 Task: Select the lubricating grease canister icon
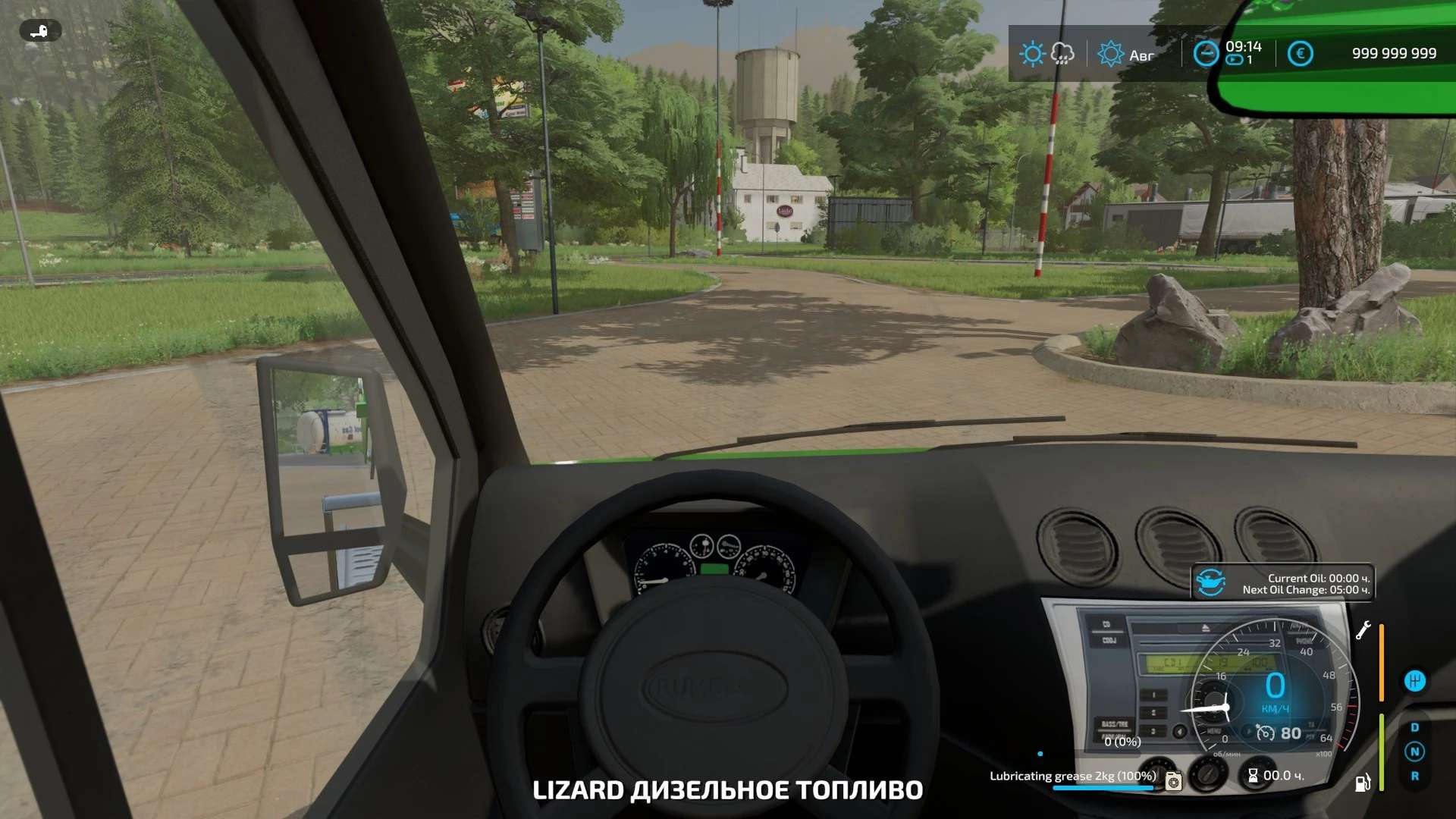pos(1173,780)
